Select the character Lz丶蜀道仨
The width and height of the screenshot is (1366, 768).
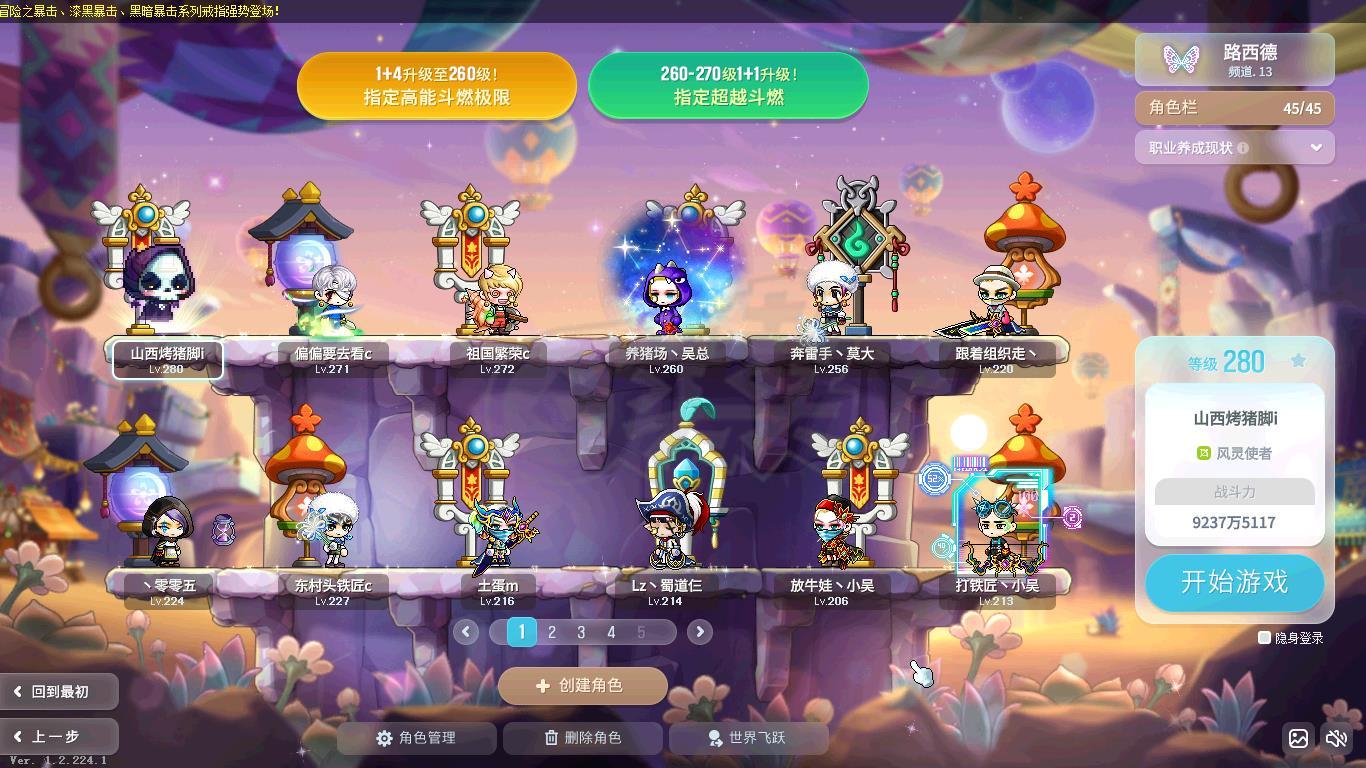tap(666, 530)
